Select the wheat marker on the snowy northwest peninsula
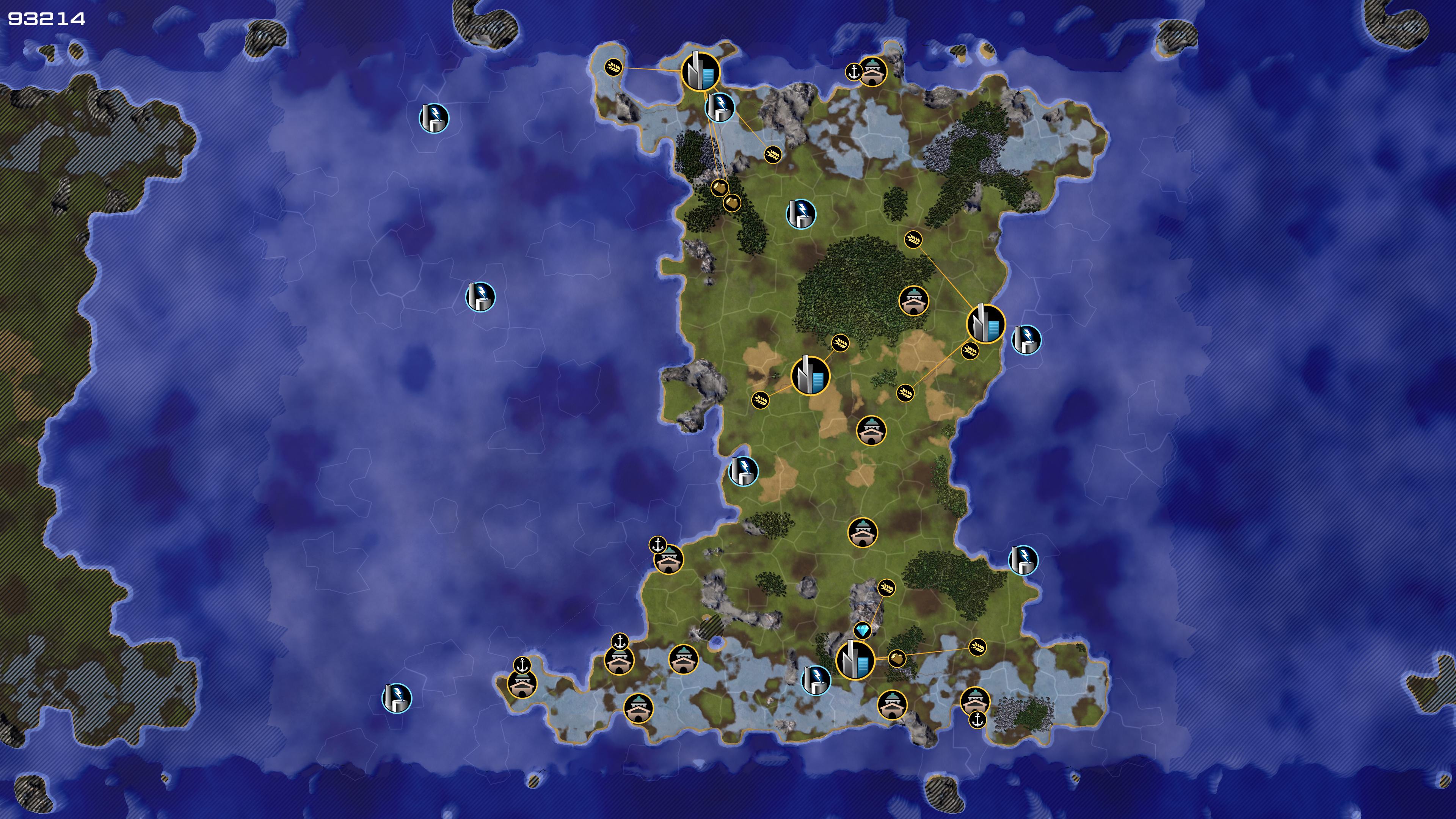1456x819 pixels. pos(613,68)
